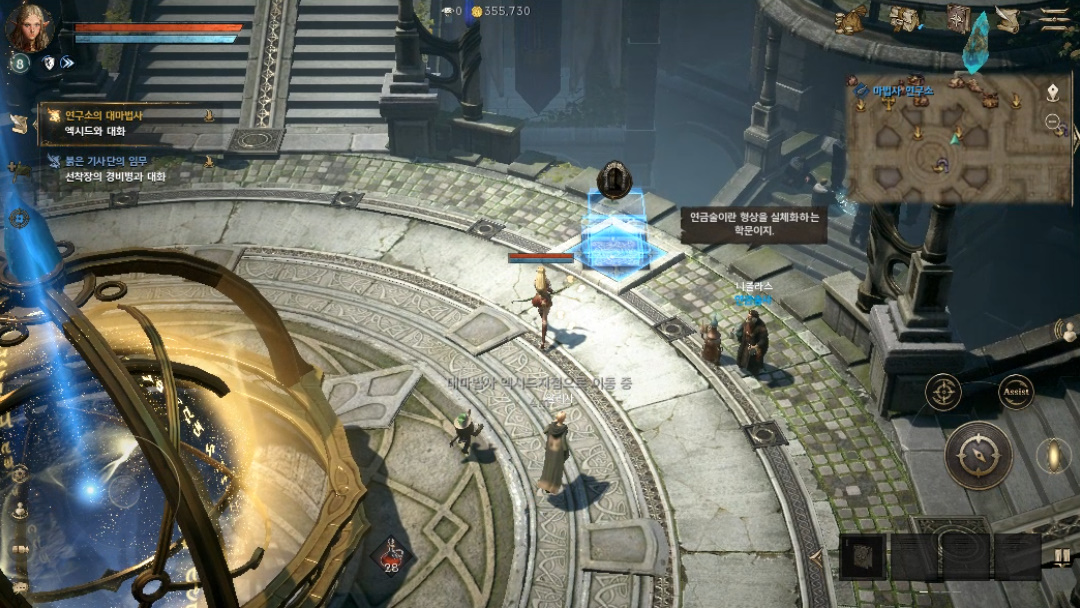Open the quill and scroll icon
1080x608 pixels.
tap(1007, 18)
